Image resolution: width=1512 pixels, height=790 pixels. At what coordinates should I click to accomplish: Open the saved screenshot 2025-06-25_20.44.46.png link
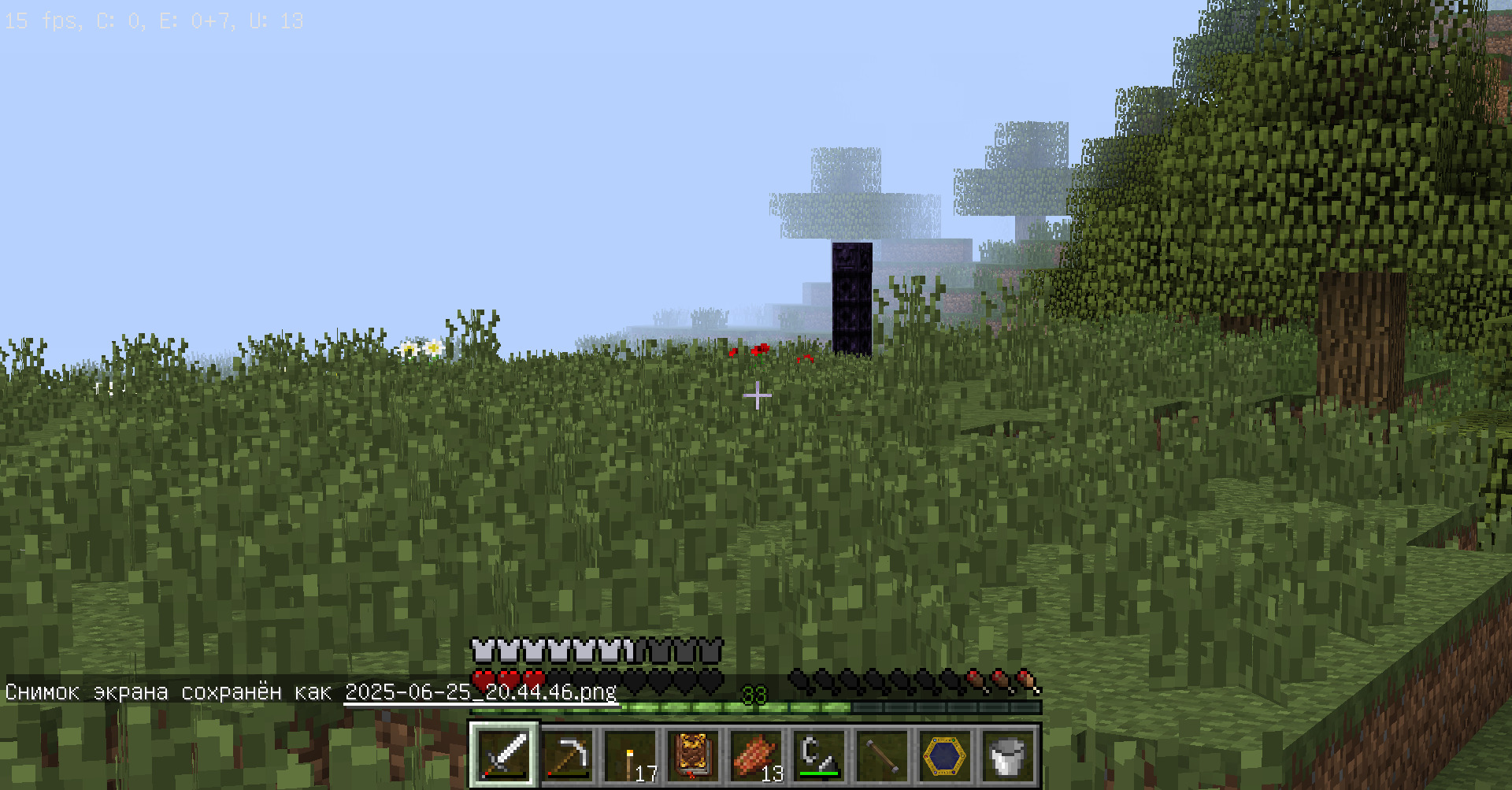click(480, 692)
